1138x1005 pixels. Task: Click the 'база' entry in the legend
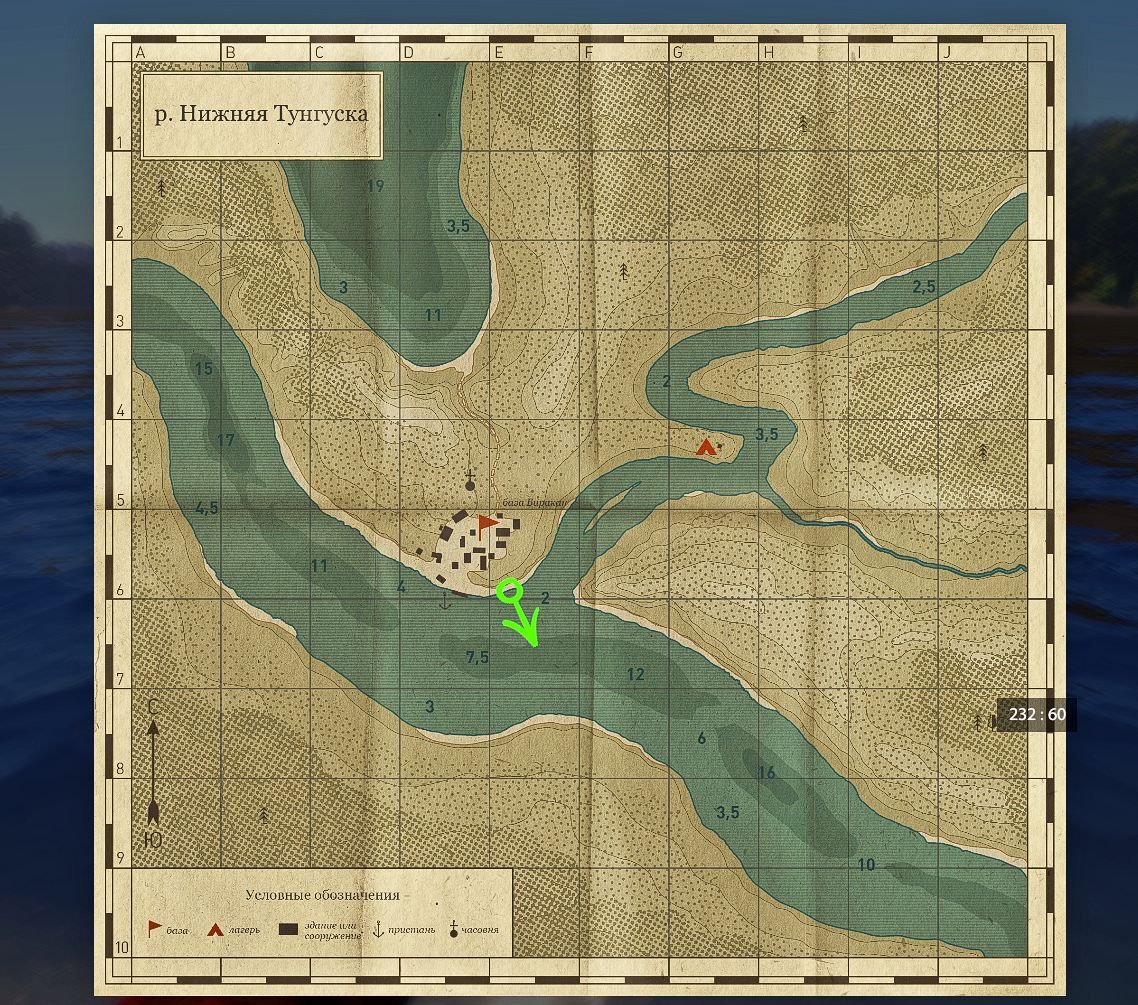point(168,929)
